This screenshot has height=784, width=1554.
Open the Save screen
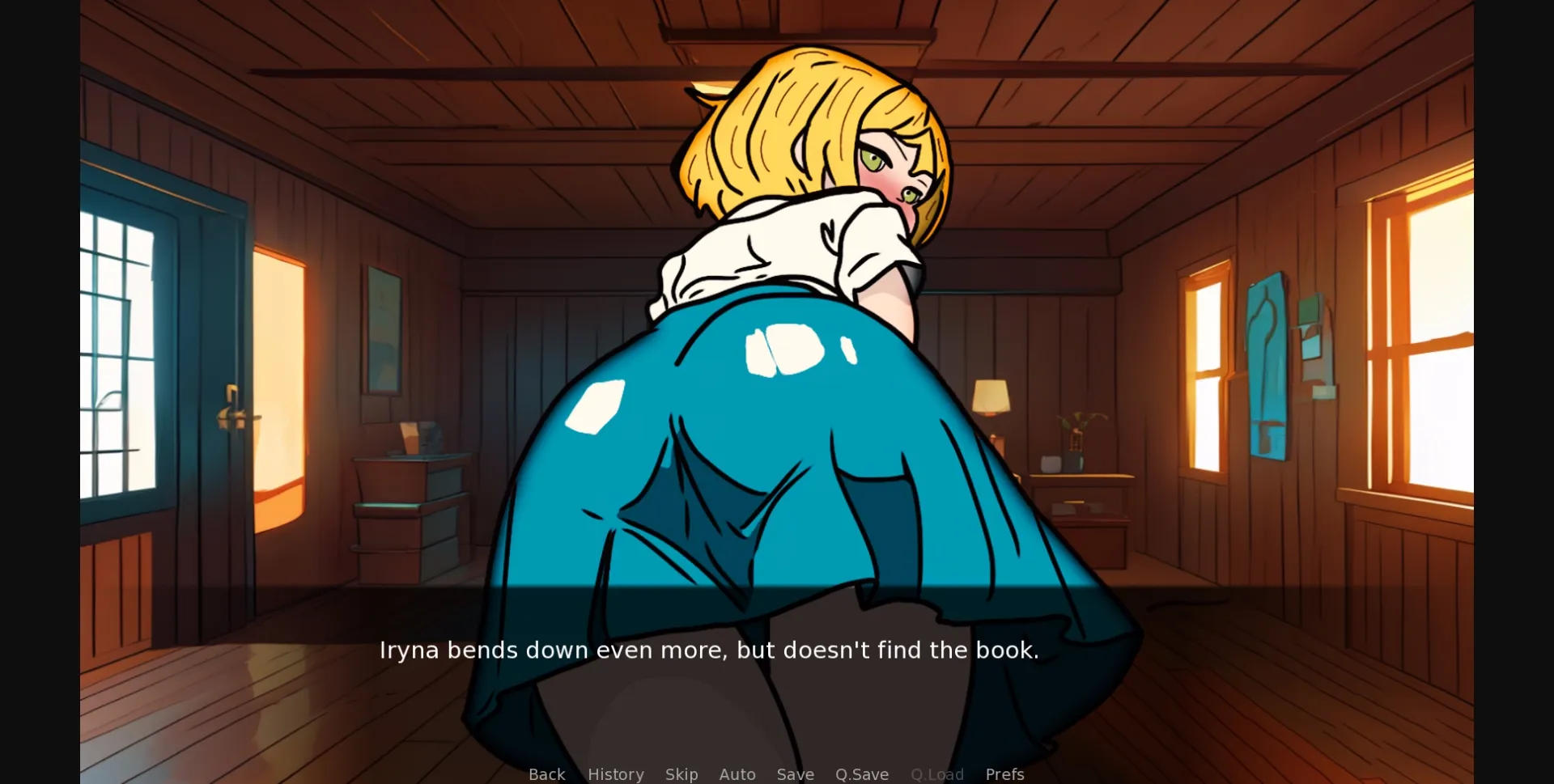pyautogui.click(x=796, y=774)
